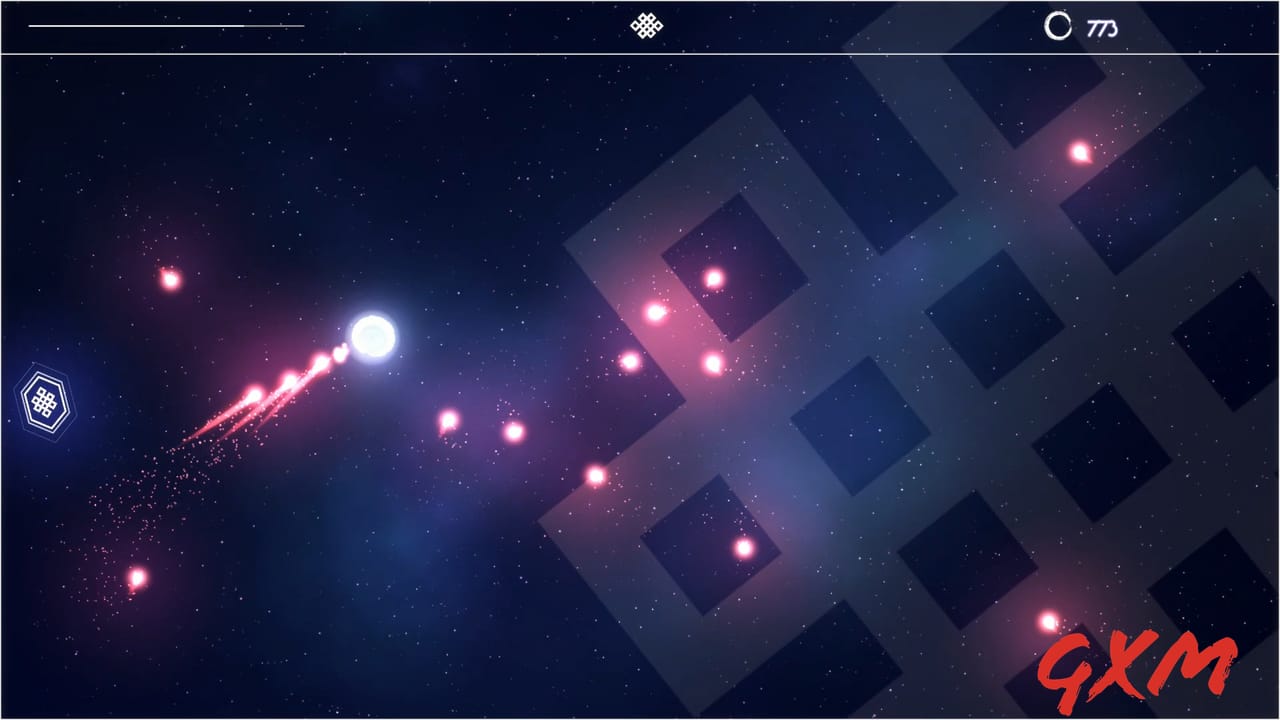This screenshot has width=1280, height=720.
Task: Click the knot emblem inside the hexagonal gate
Action: coord(42,403)
